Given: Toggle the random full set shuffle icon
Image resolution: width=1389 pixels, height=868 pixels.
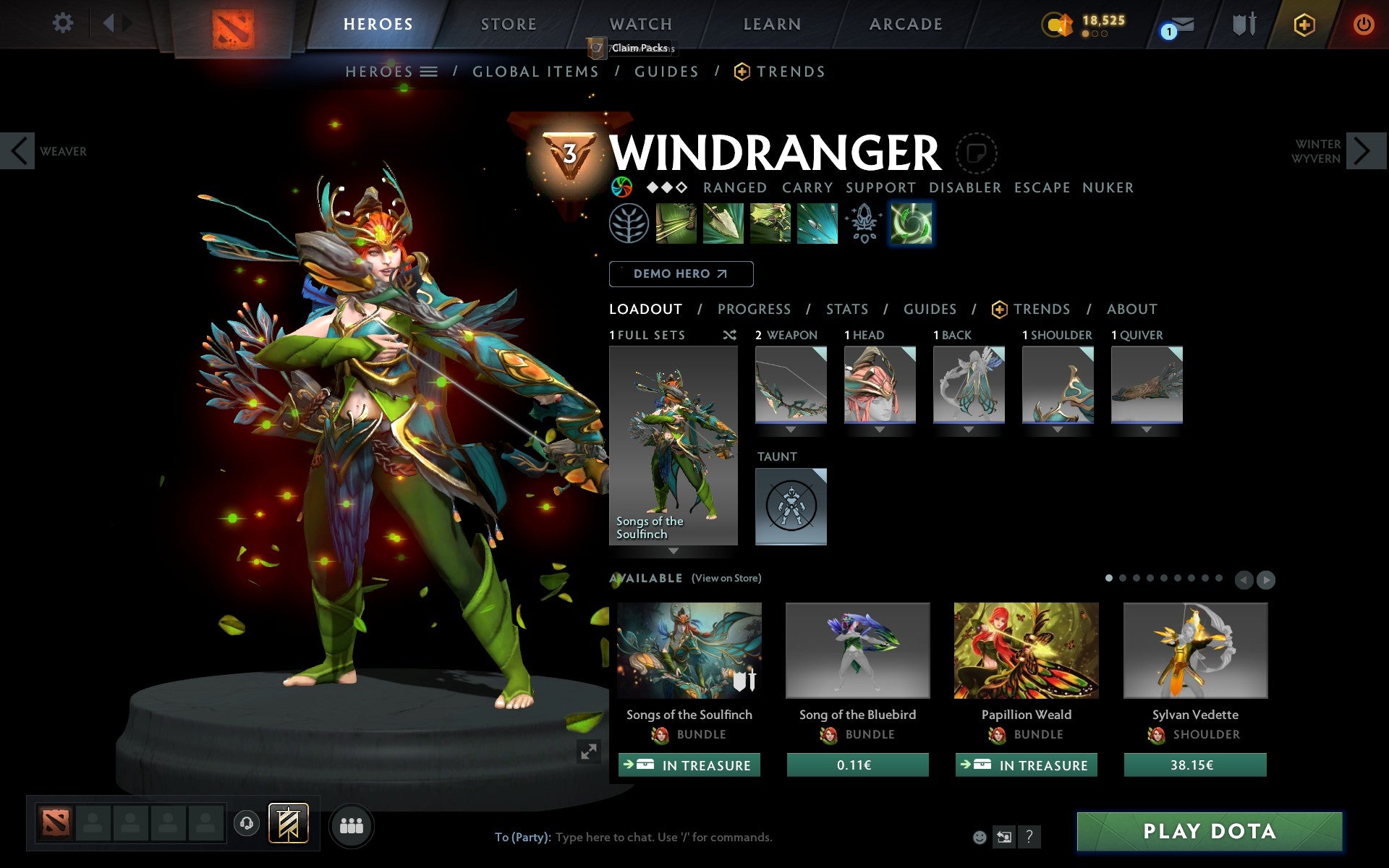Looking at the screenshot, I should pyautogui.click(x=729, y=335).
